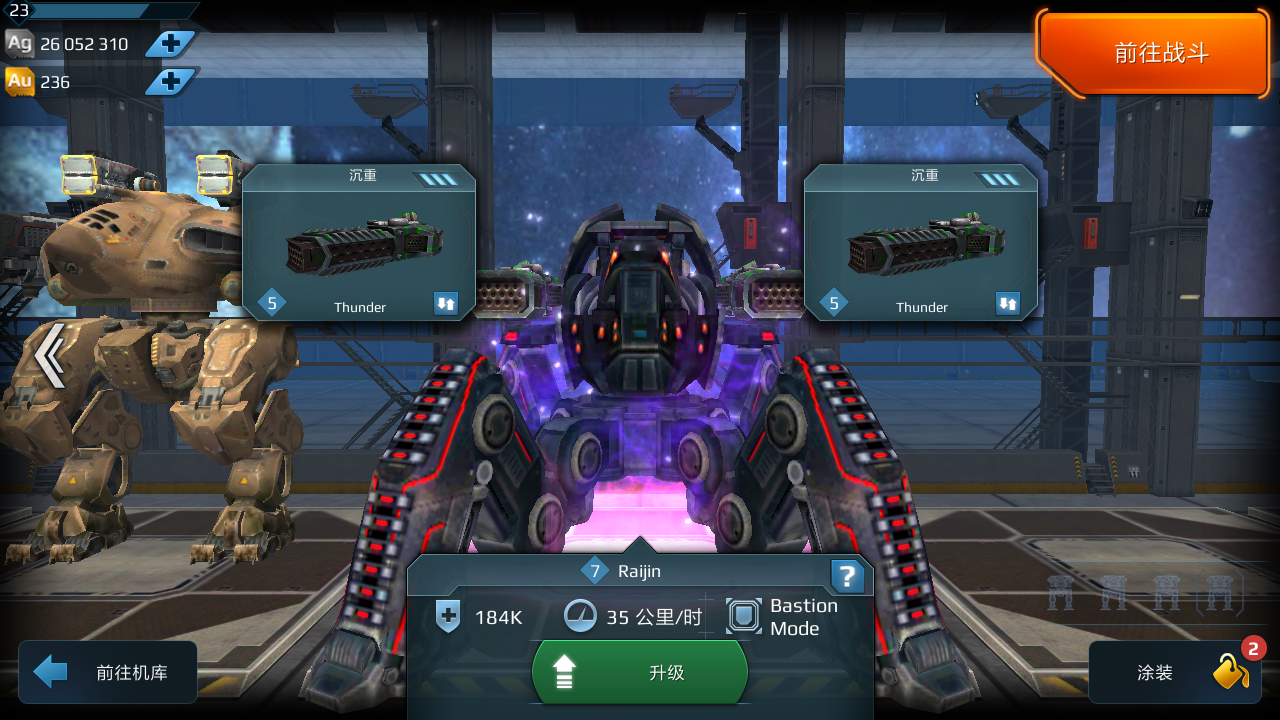Click the speedometer icon showing 35 公里/时
This screenshot has width=1280, height=720.
[x=581, y=616]
